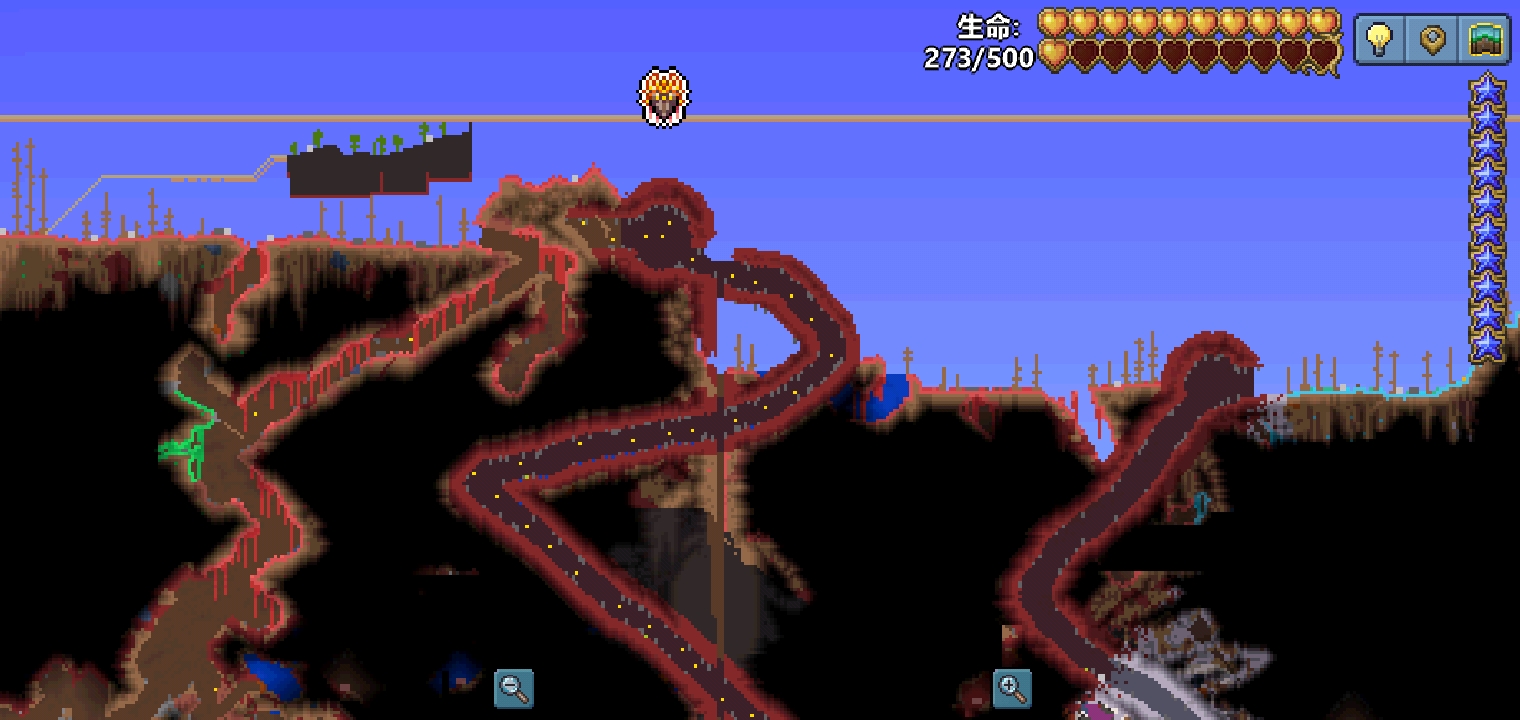Screen dimensions: 1520x720
Task: Click the landscape world map icon
Action: coord(1486,41)
